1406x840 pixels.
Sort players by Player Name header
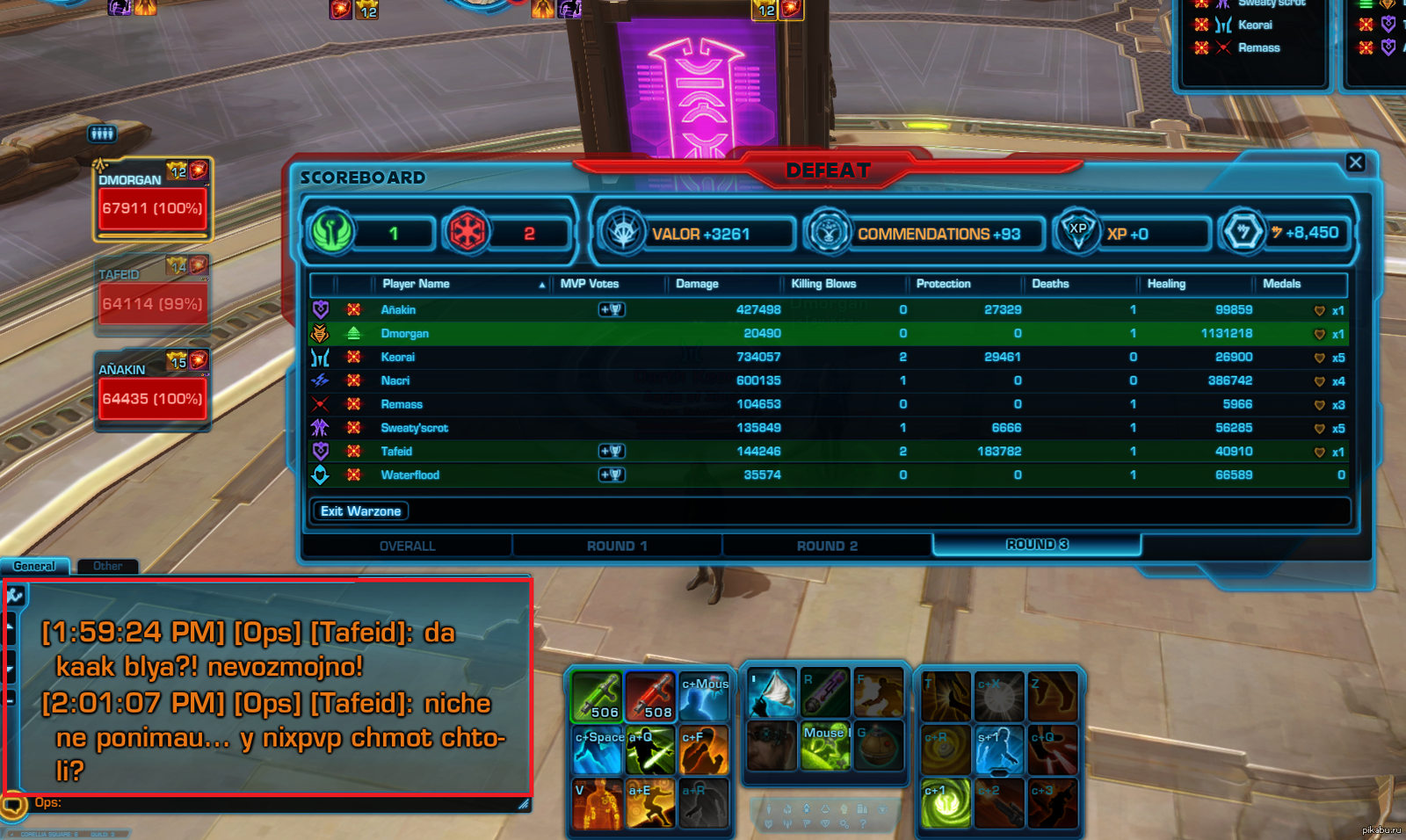tap(416, 284)
